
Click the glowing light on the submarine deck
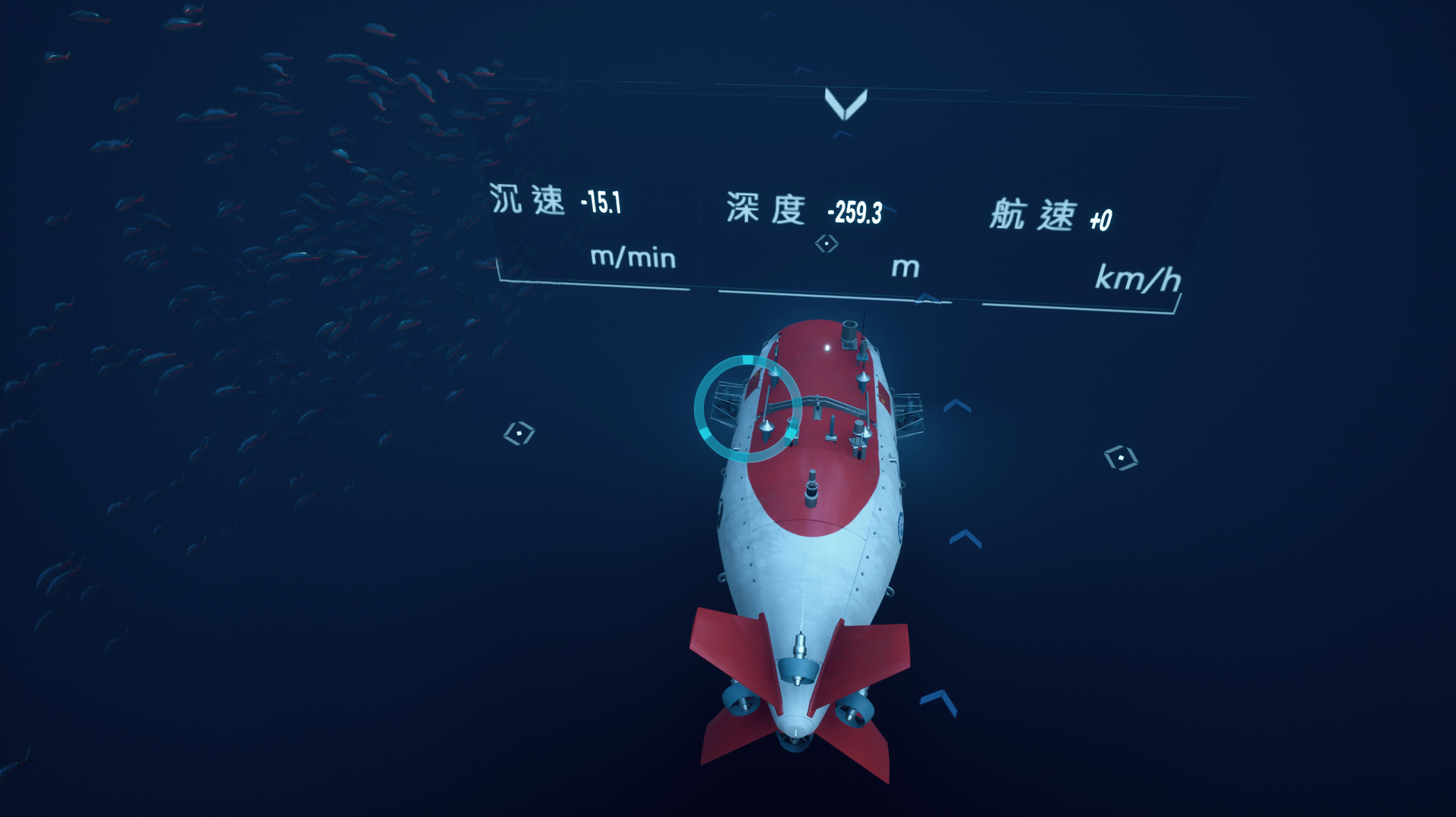(x=828, y=347)
